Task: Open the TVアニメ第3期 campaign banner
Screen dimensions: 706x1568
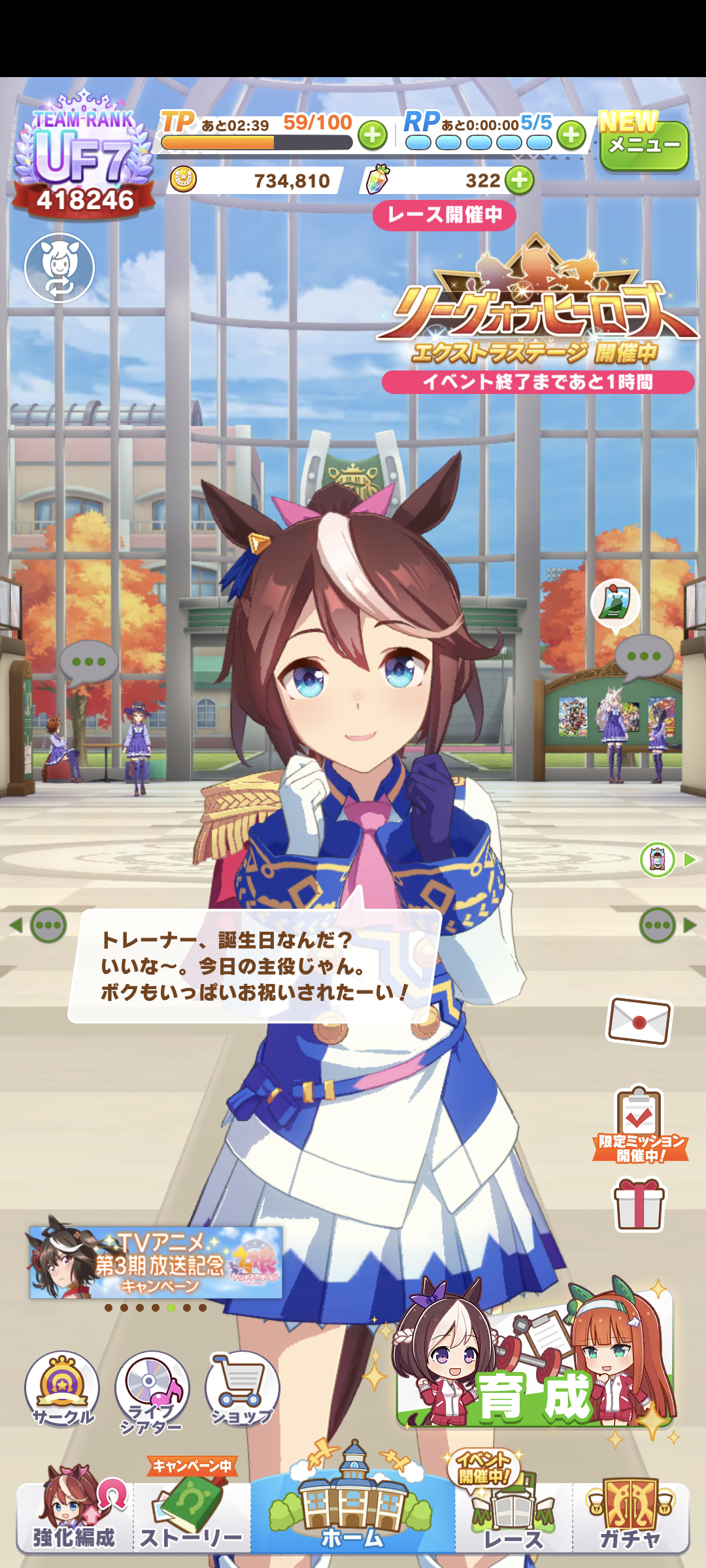Action: 157,1264
